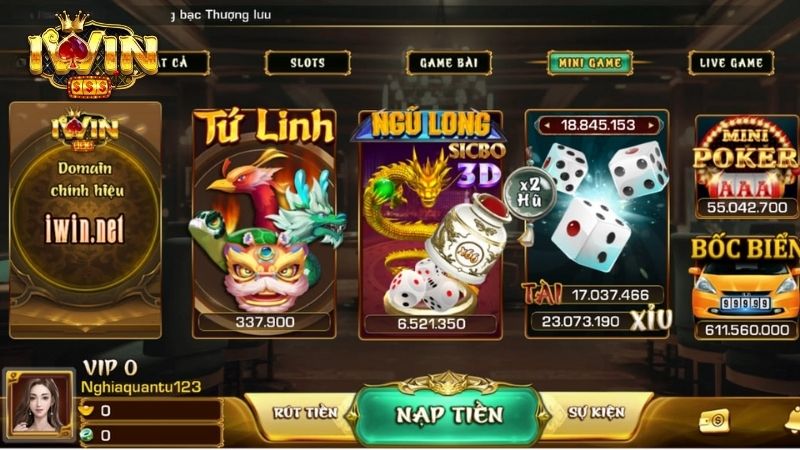Open the Game Bài category

pos(449,62)
